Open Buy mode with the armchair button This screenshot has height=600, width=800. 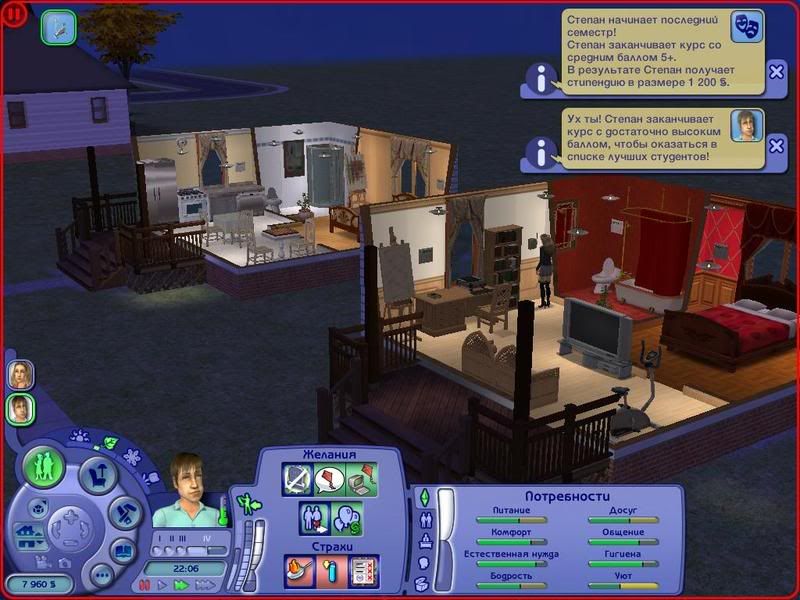[98, 474]
